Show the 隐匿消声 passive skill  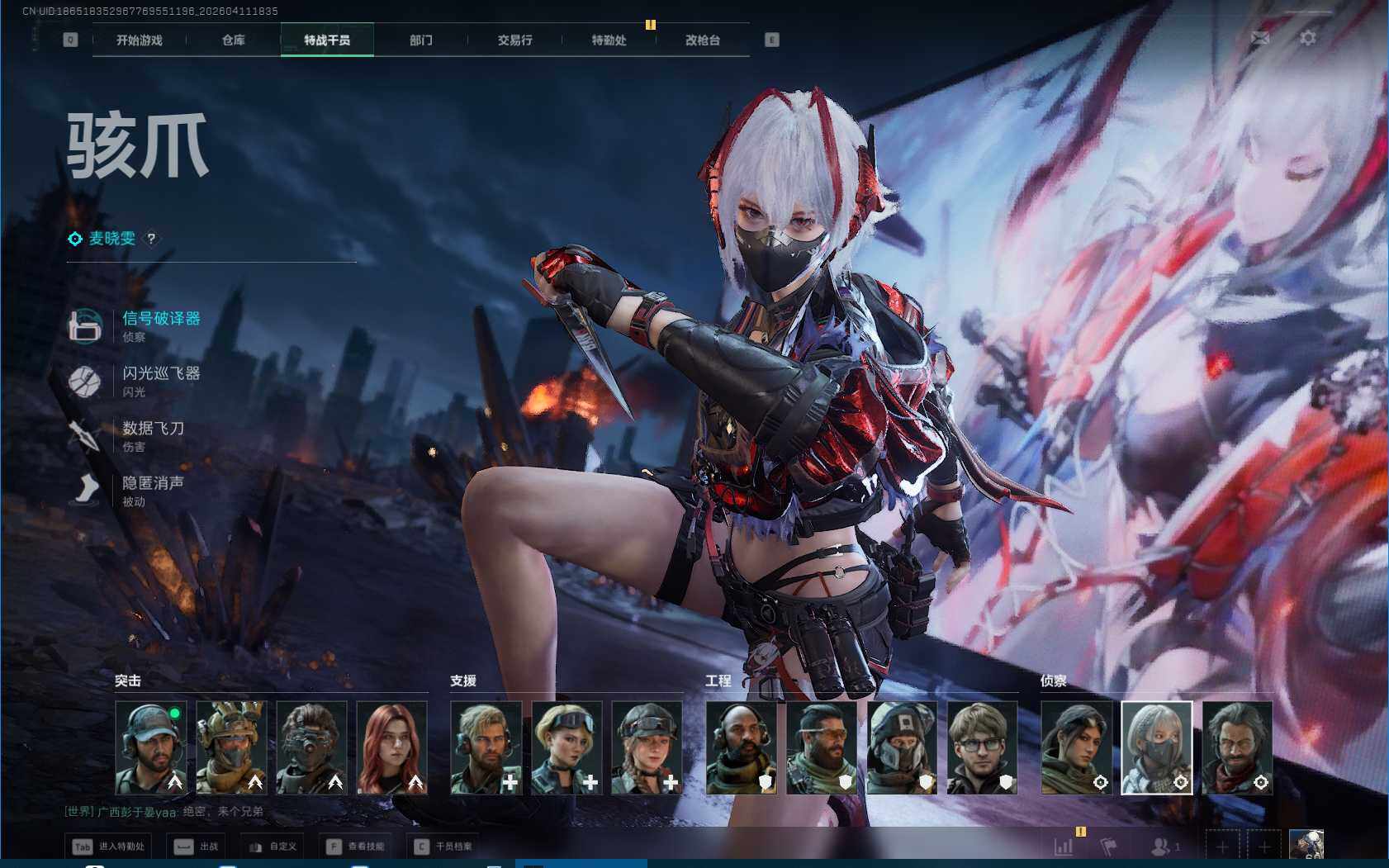click(153, 483)
